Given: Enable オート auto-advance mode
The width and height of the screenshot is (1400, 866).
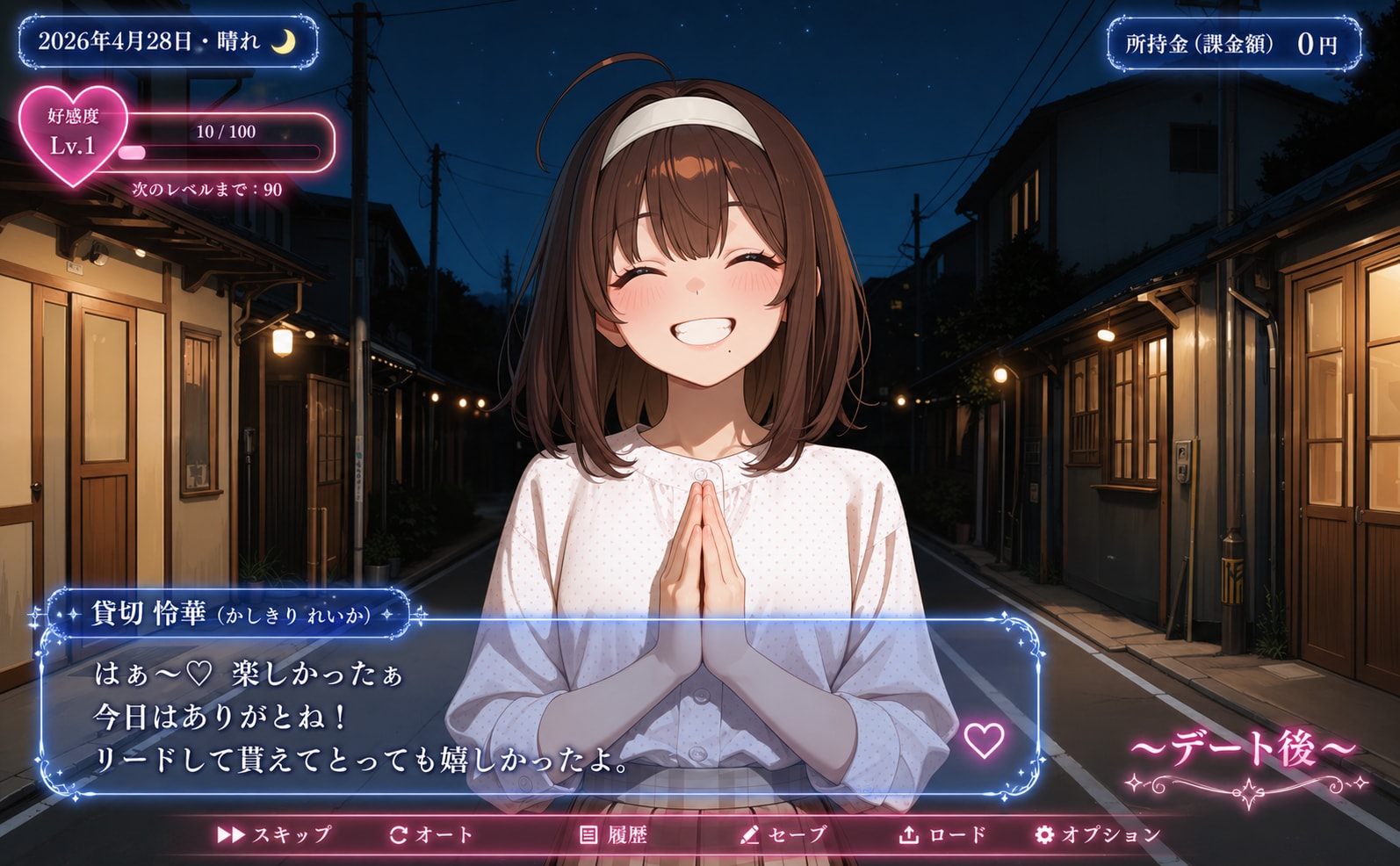Looking at the screenshot, I should click(431, 834).
